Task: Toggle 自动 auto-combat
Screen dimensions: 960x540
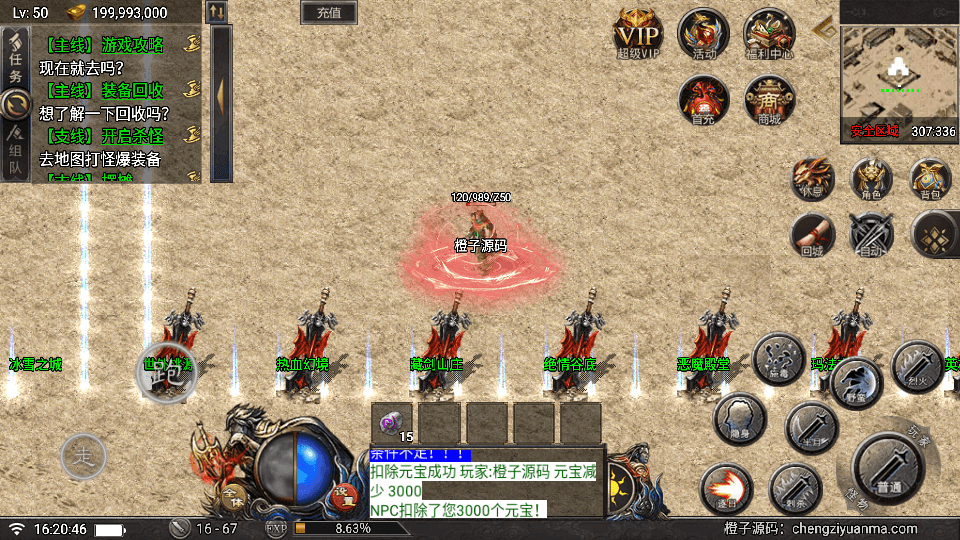Action: (871, 235)
